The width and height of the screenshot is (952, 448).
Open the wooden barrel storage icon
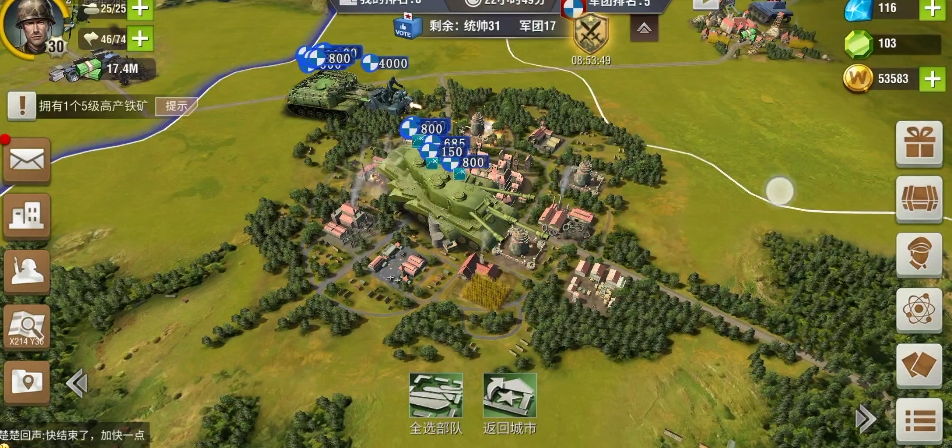tap(918, 198)
